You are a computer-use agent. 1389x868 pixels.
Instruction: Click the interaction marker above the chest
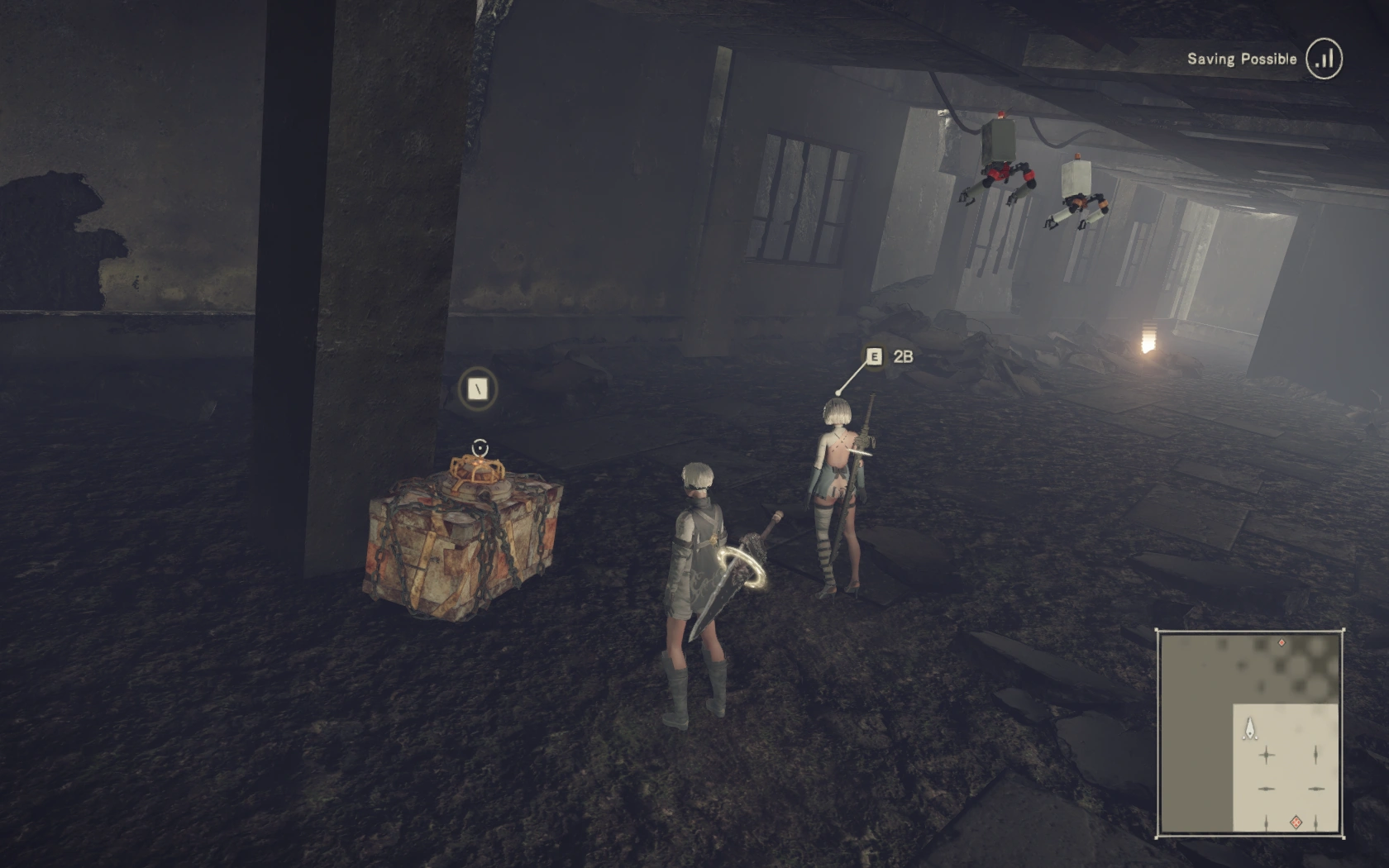point(478,446)
